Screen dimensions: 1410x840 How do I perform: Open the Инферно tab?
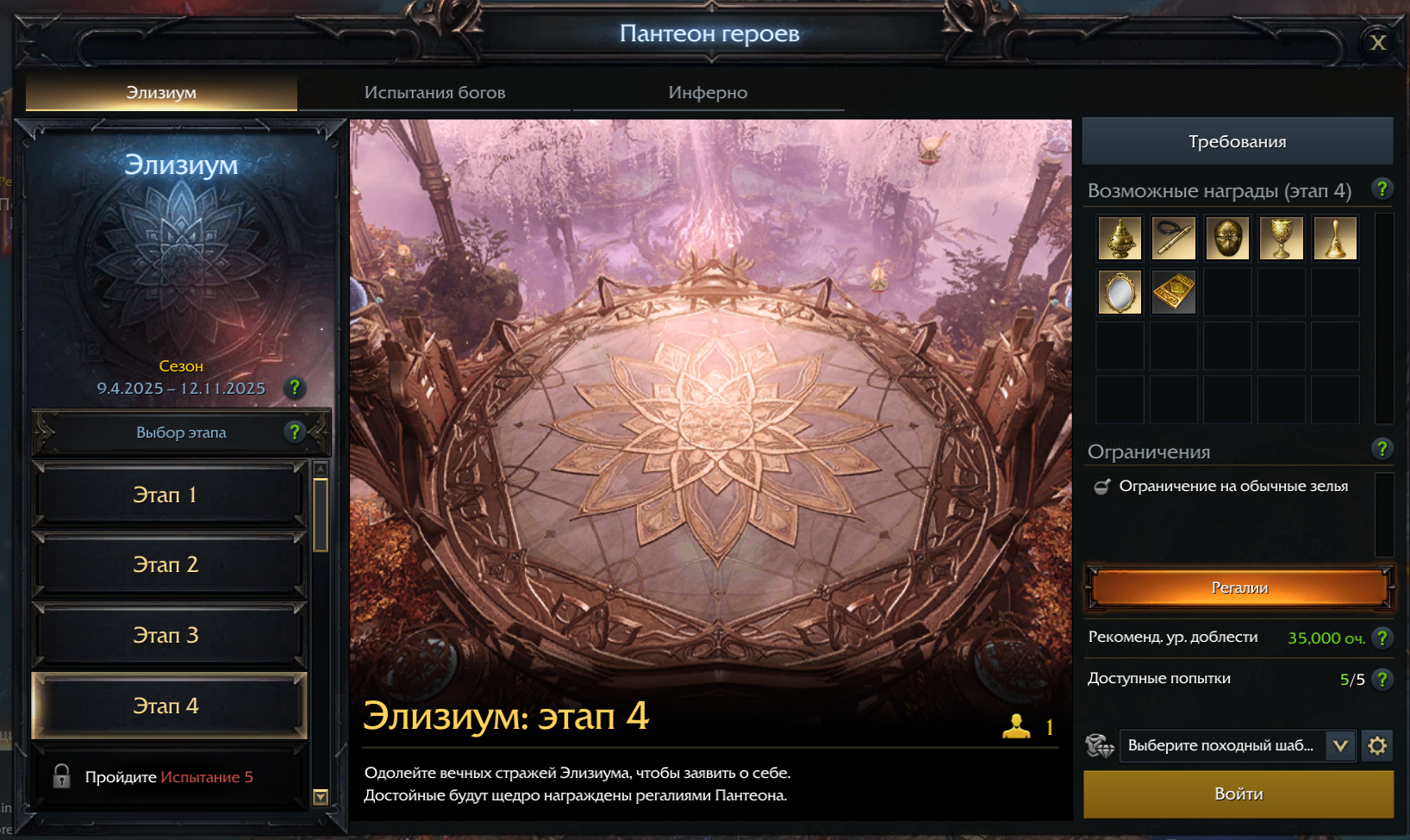707,91
